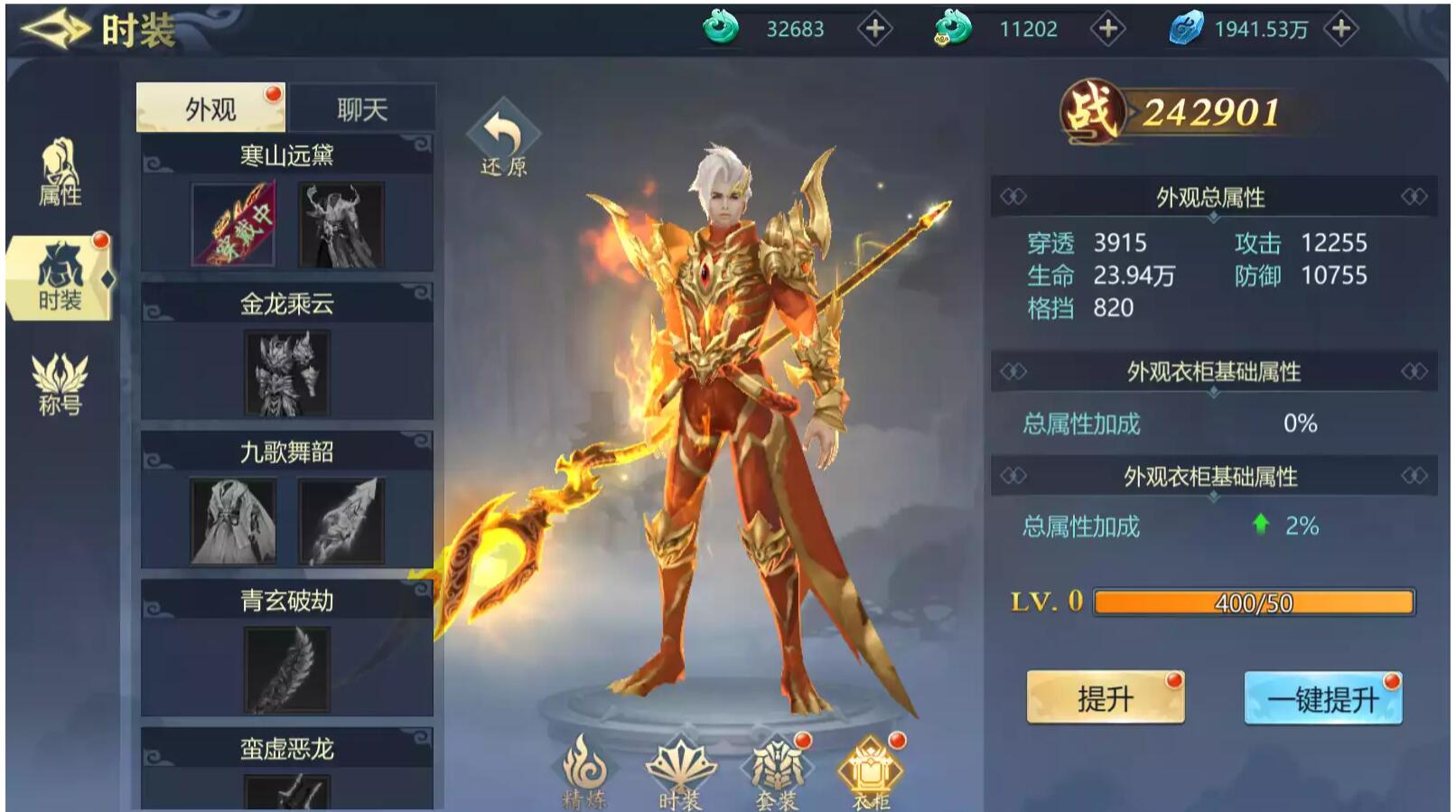Open the 属性 side menu

(x=60, y=173)
